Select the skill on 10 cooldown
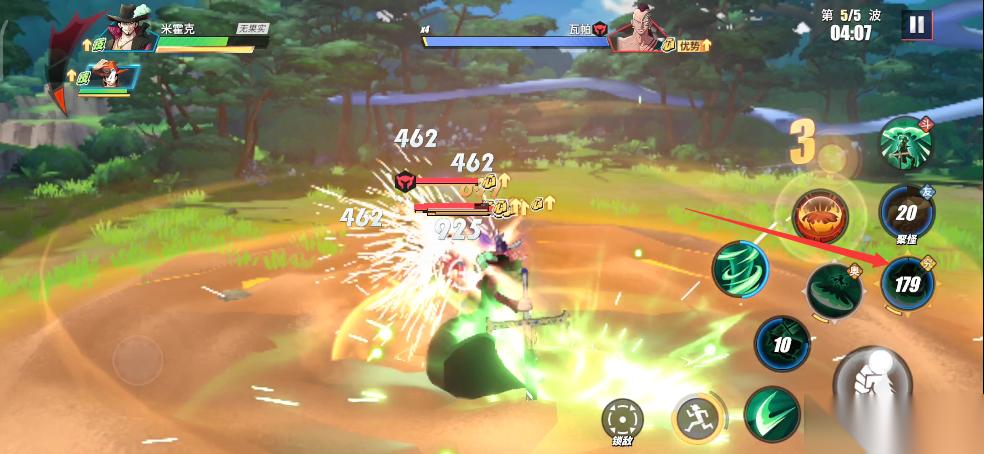This screenshot has height=454, width=984. (x=782, y=344)
